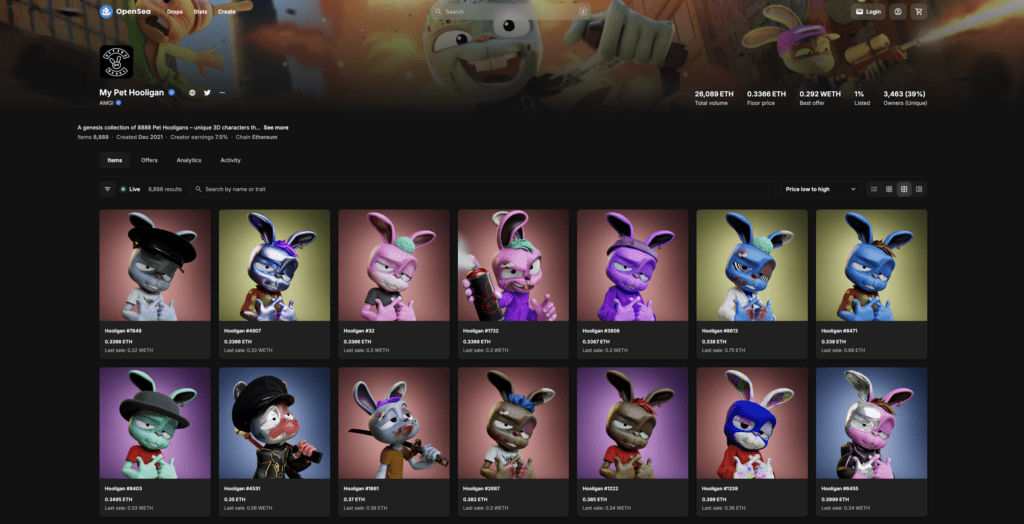The image size is (1024, 524).
Task: Switch to the Offers tab
Action: pos(149,160)
